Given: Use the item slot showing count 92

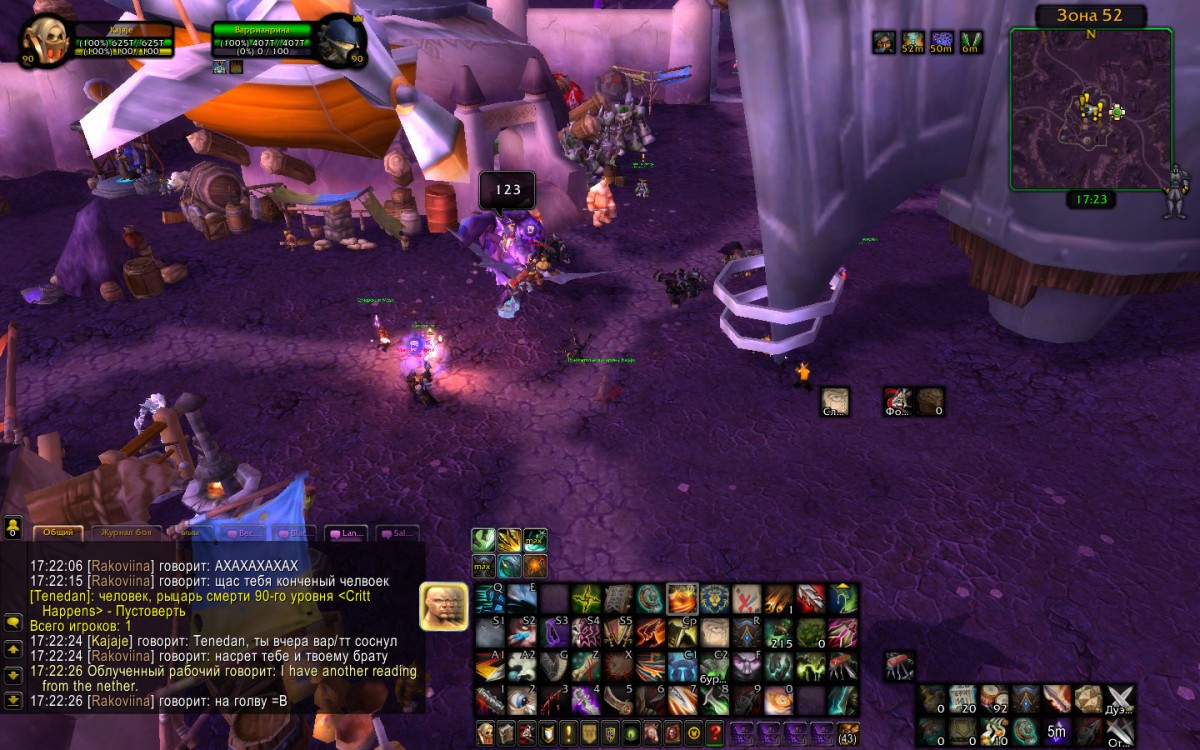Looking at the screenshot, I should [x=994, y=698].
